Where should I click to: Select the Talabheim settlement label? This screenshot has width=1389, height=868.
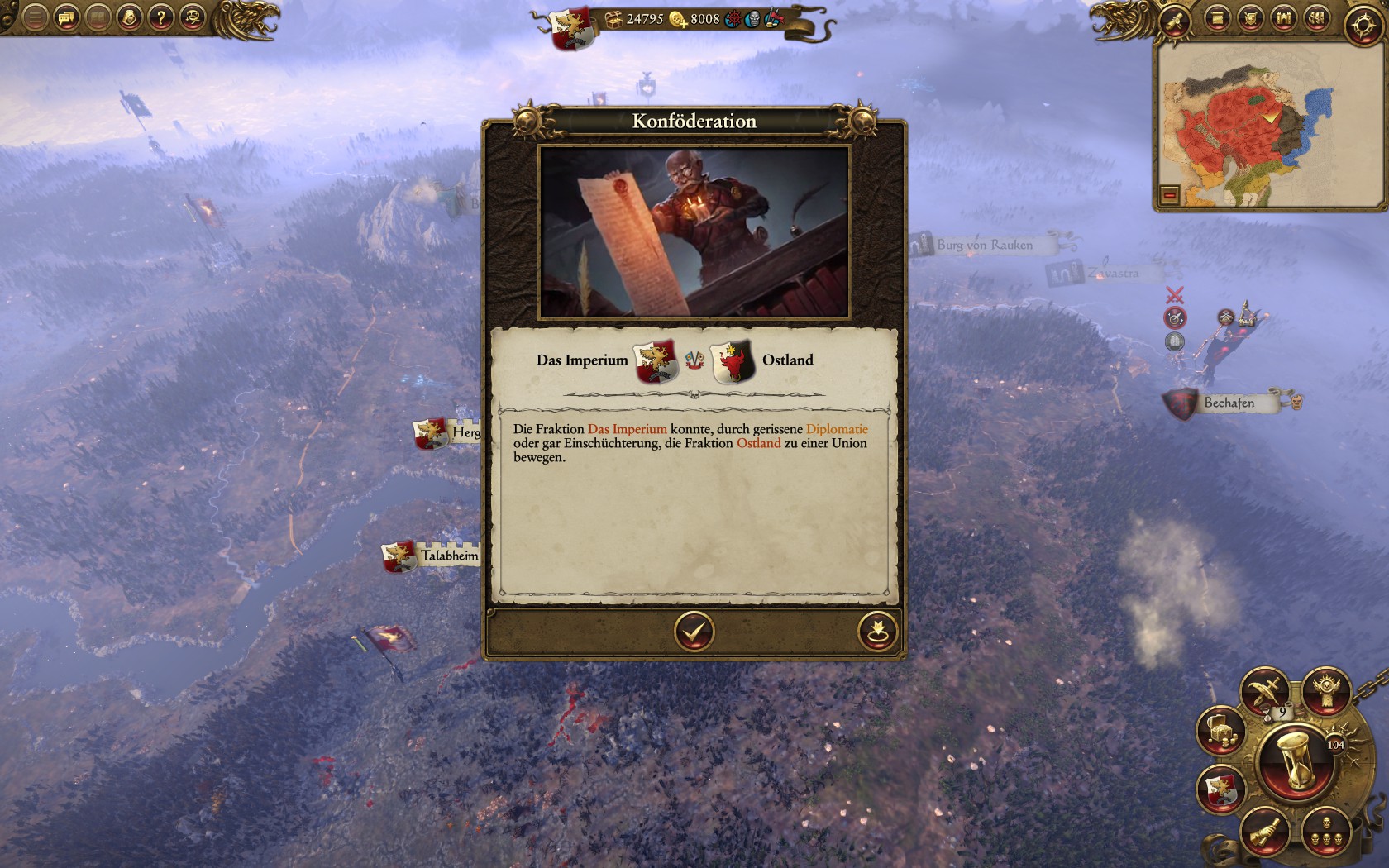[x=449, y=556]
